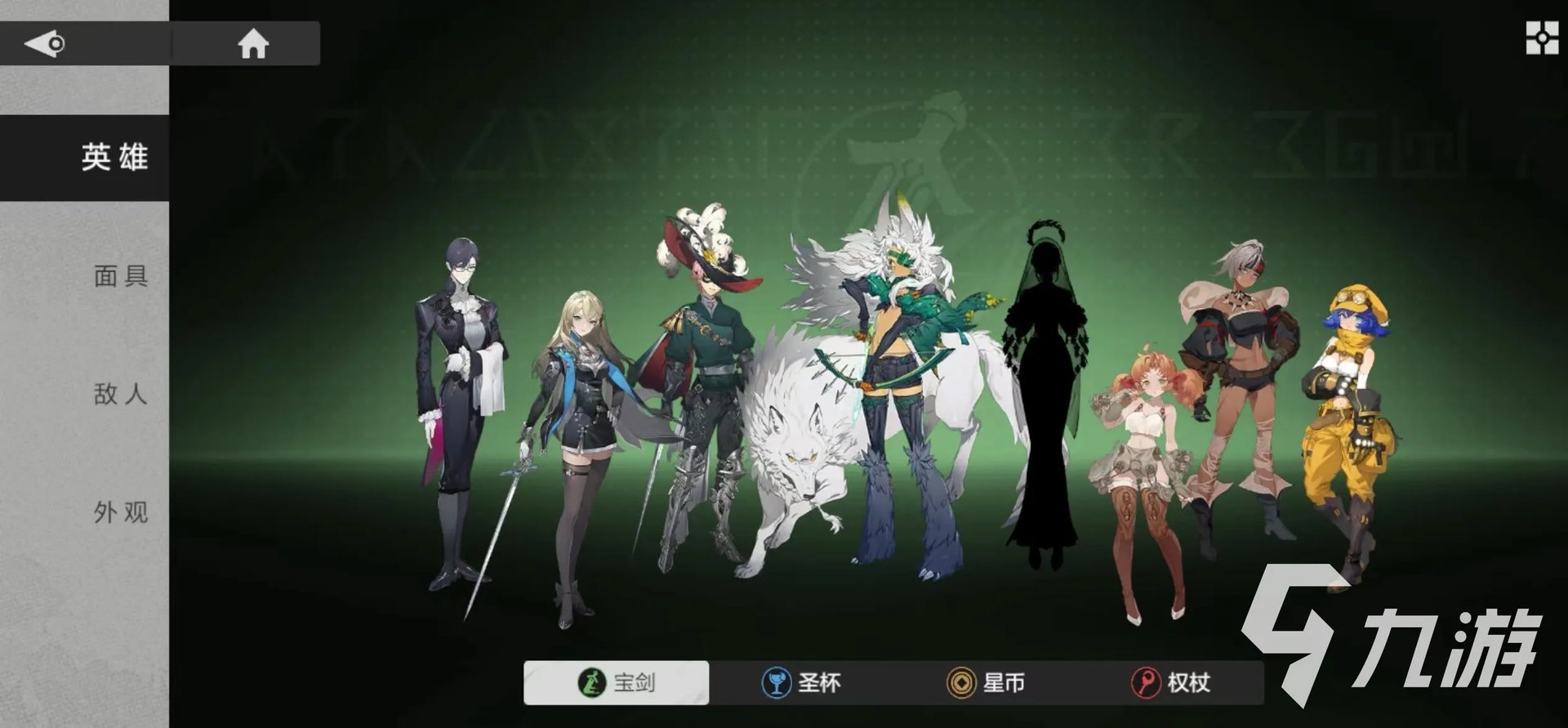Open the 面具 masks category
1568x728 pixels.
[120, 276]
